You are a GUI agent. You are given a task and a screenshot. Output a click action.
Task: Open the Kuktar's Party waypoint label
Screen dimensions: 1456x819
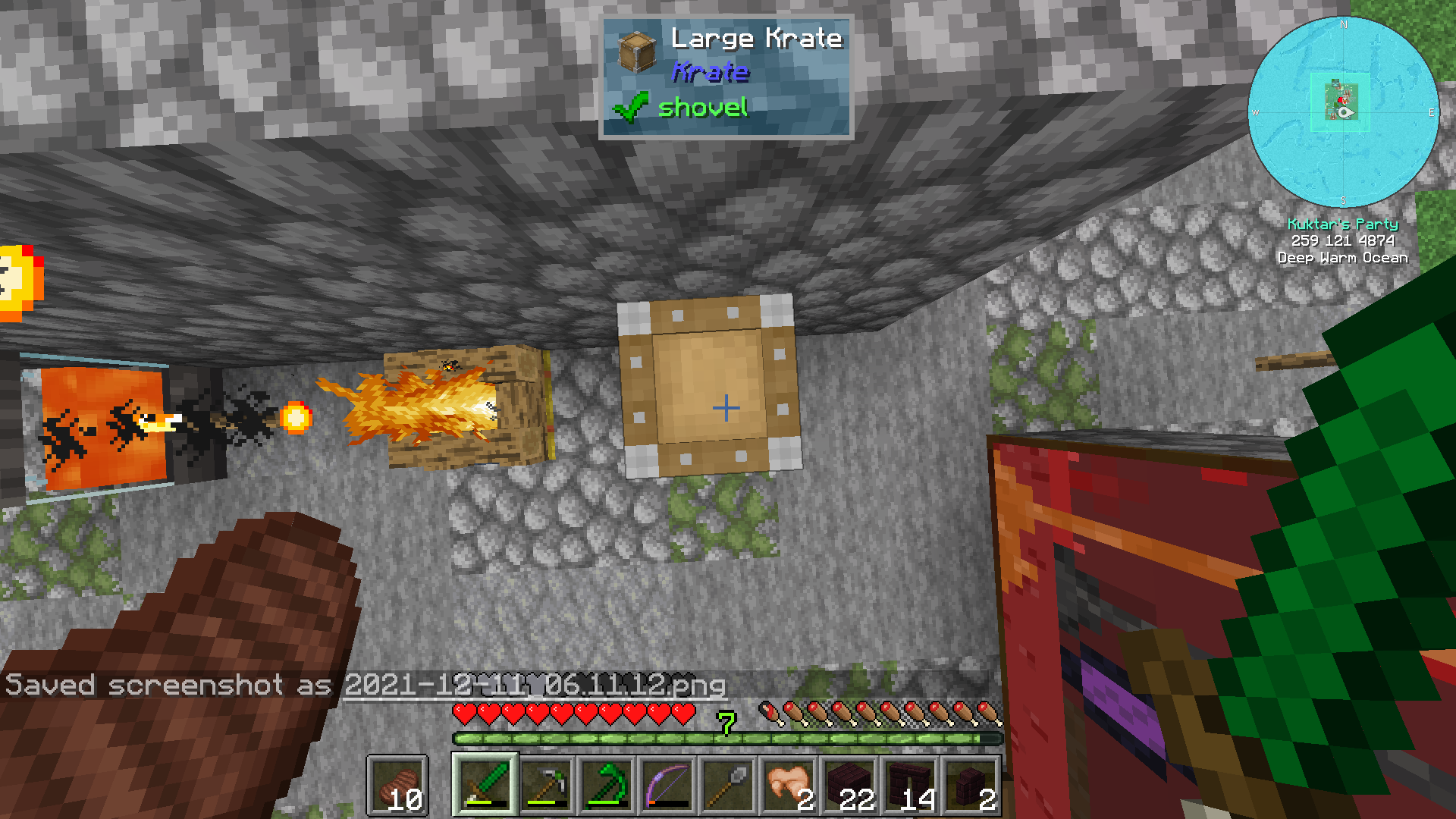coord(1343,224)
